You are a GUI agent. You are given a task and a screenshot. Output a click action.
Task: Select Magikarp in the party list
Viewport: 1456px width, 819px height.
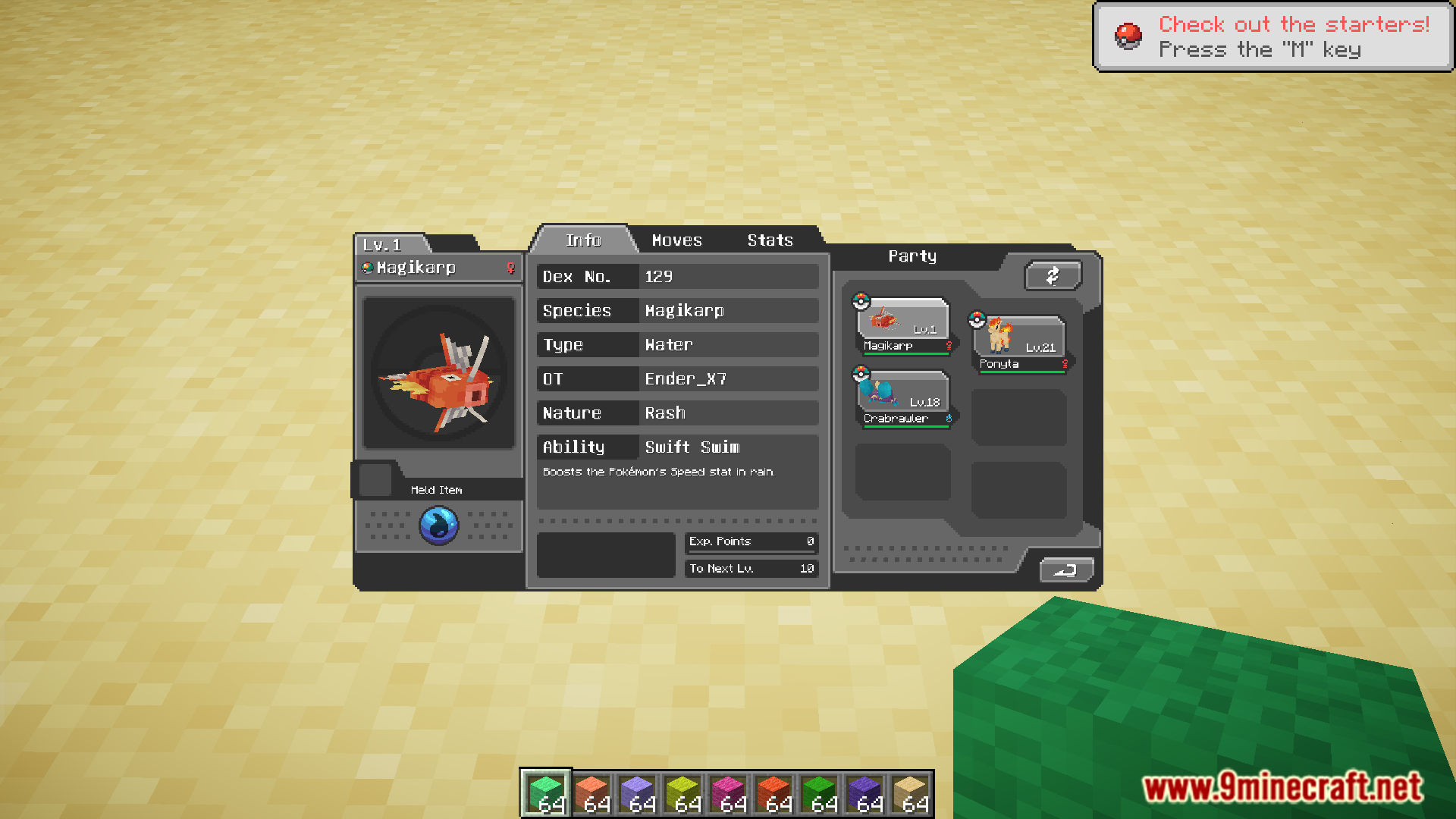tap(902, 325)
